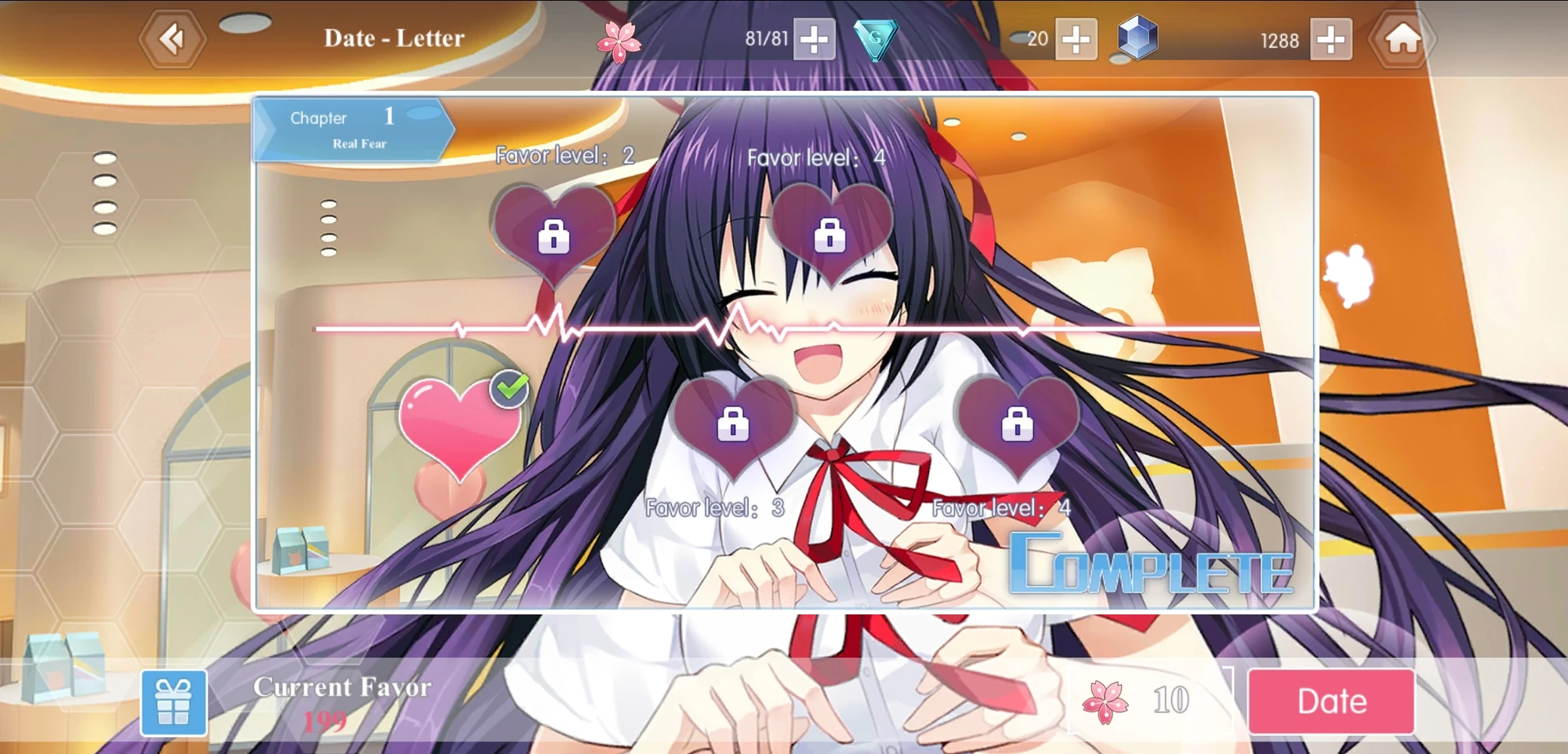Tap the pink sakura petal currency icon
Viewport: 1568px width, 754px height.
tap(619, 38)
